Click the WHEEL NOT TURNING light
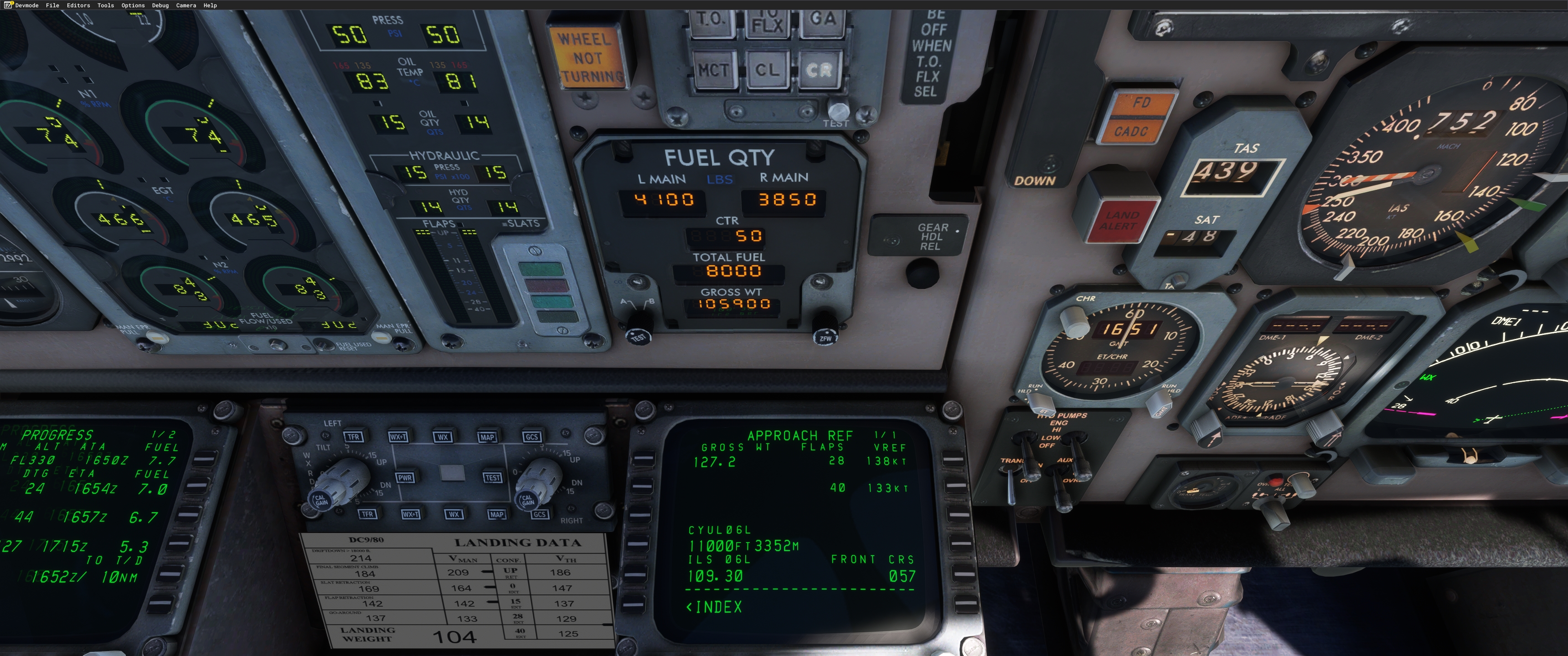The height and width of the screenshot is (656, 1568). tap(586, 58)
